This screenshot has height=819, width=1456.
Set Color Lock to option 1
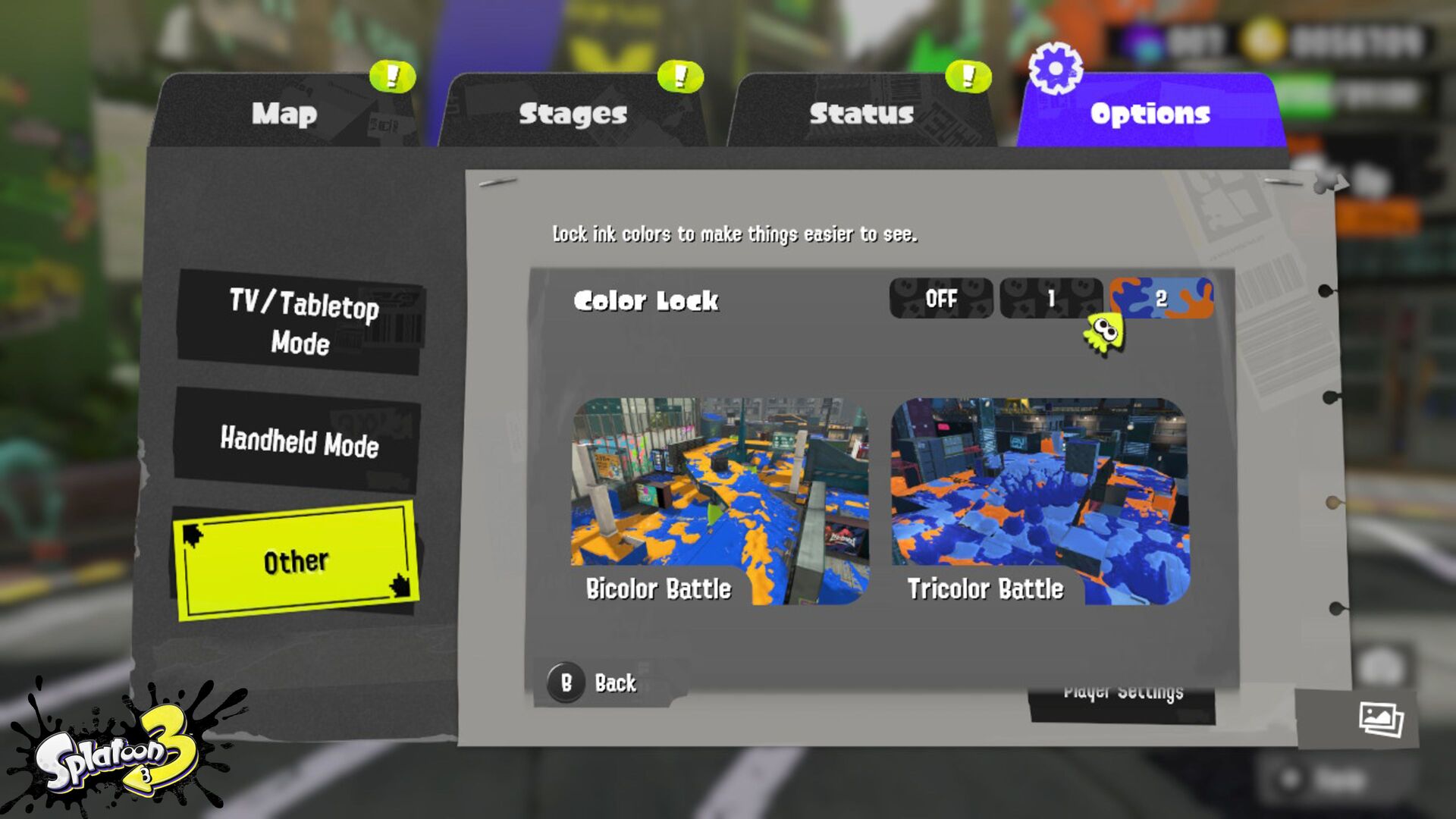(x=1051, y=299)
